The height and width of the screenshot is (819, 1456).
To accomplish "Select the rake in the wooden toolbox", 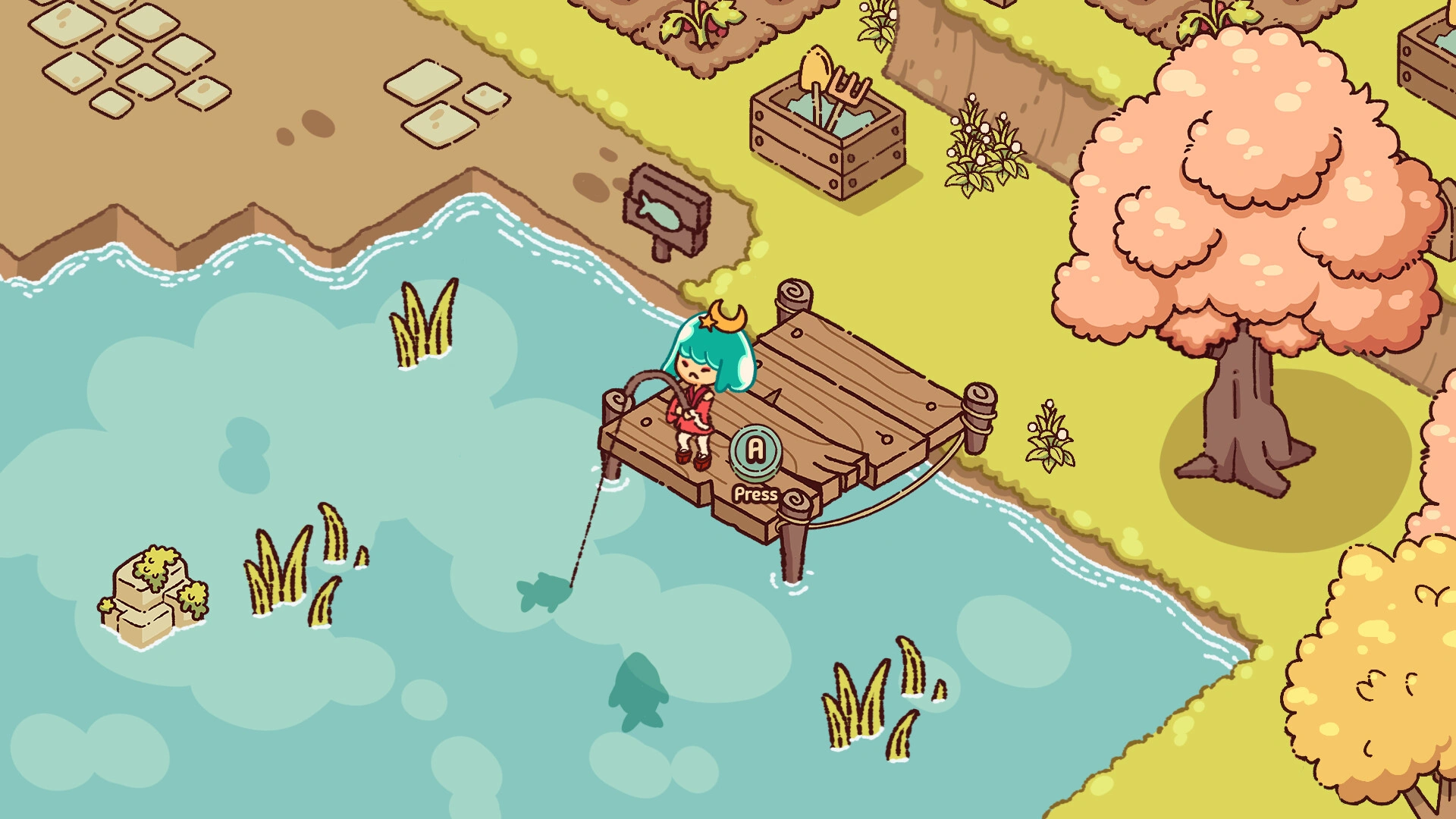I will click(x=852, y=83).
